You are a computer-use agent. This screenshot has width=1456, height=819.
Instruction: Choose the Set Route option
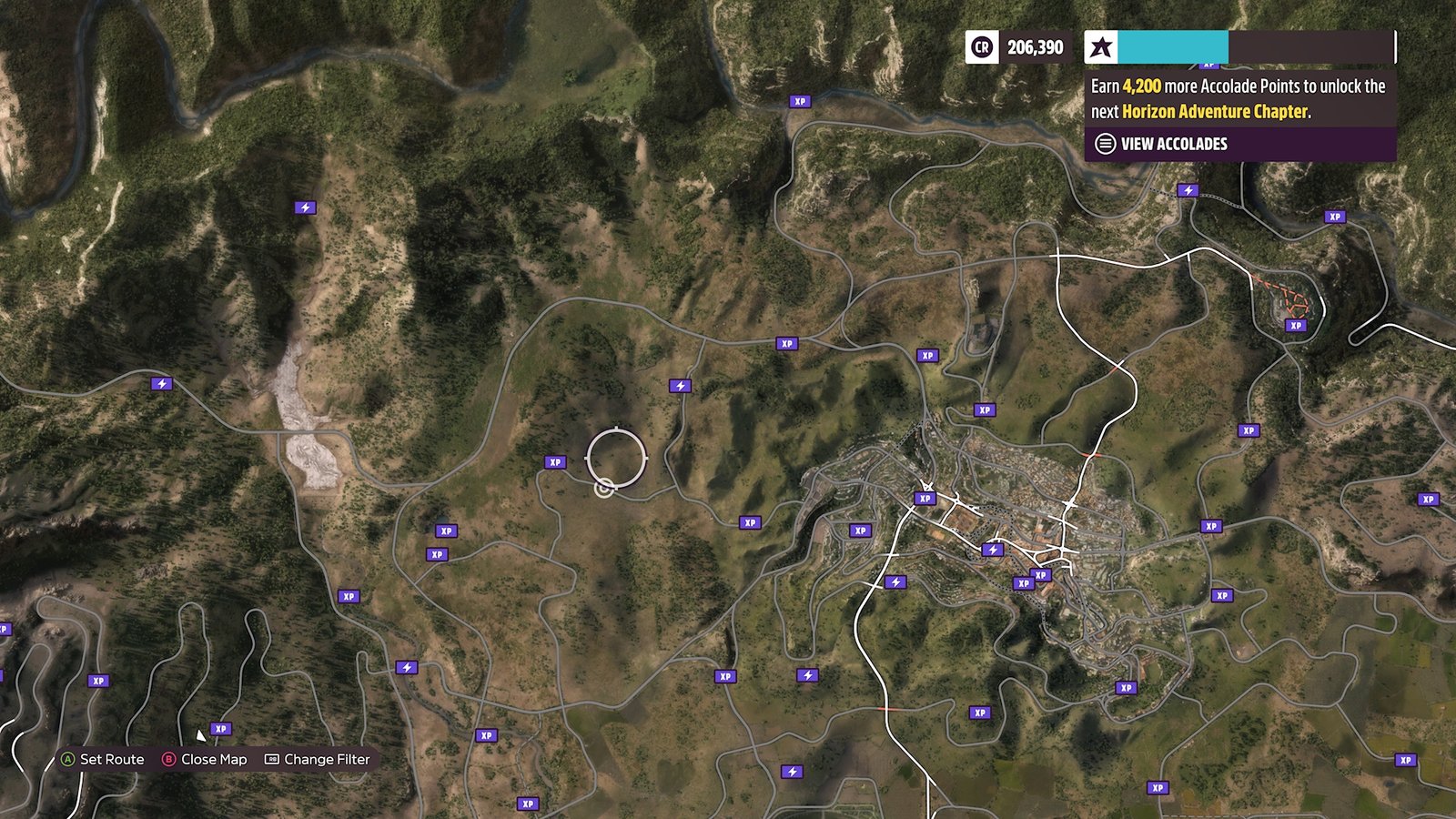[x=102, y=759]
